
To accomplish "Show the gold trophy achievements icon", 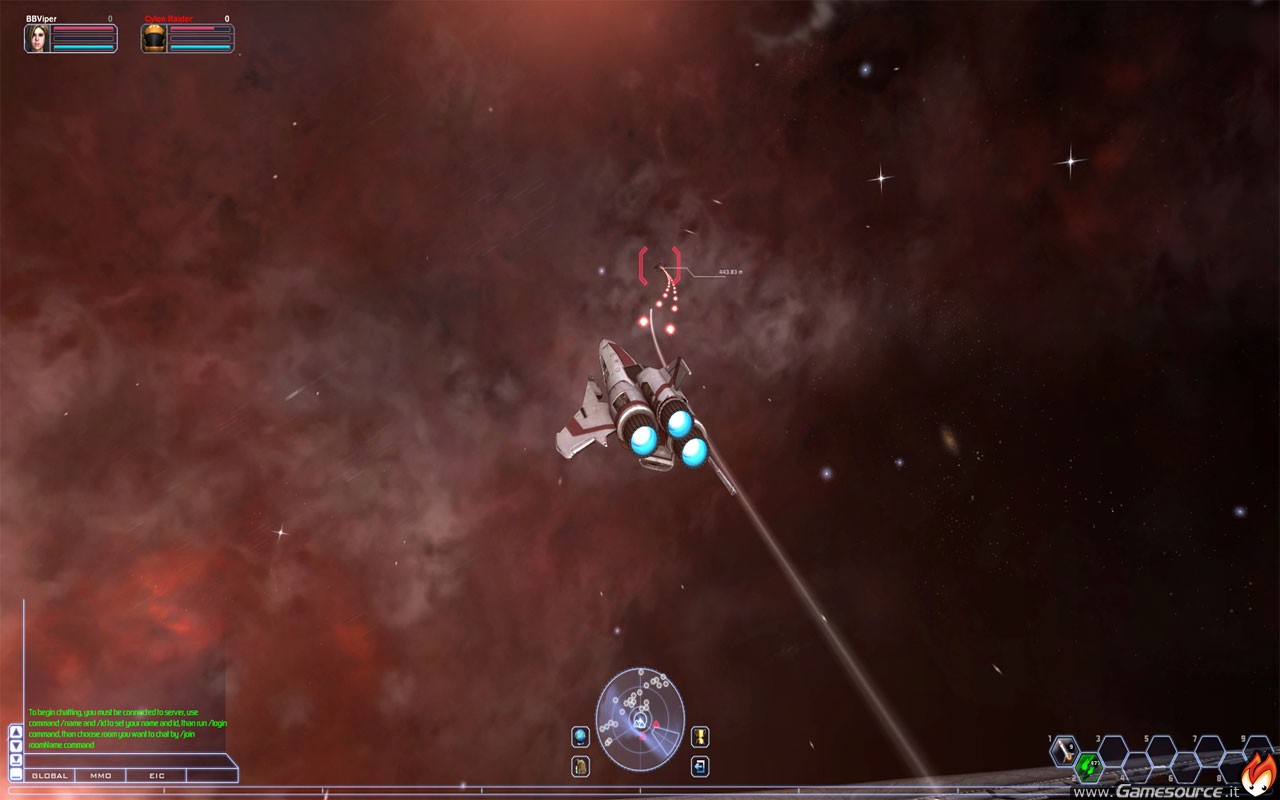I will pos(700,736).
